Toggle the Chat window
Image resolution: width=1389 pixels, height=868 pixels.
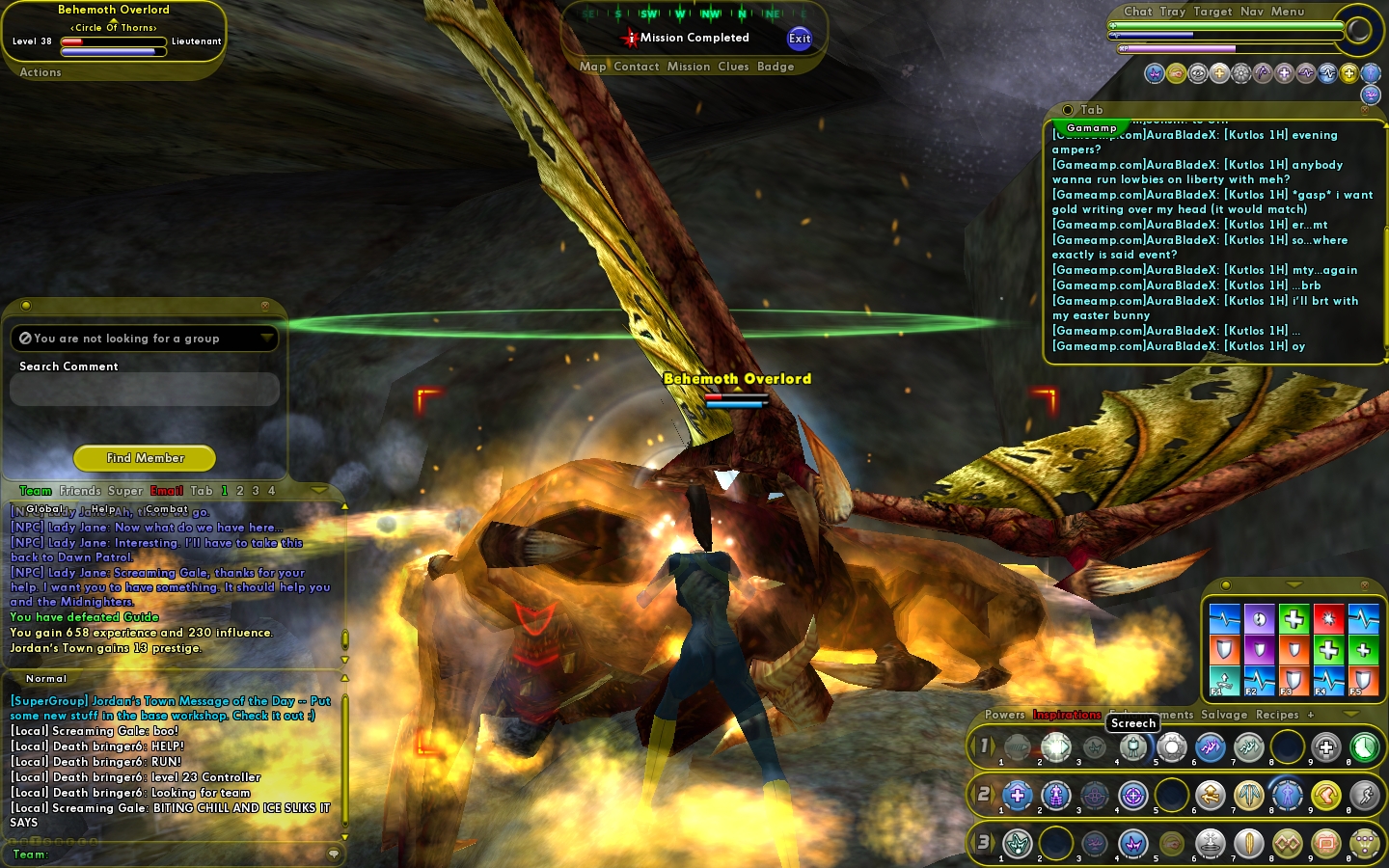[1137, 12]
